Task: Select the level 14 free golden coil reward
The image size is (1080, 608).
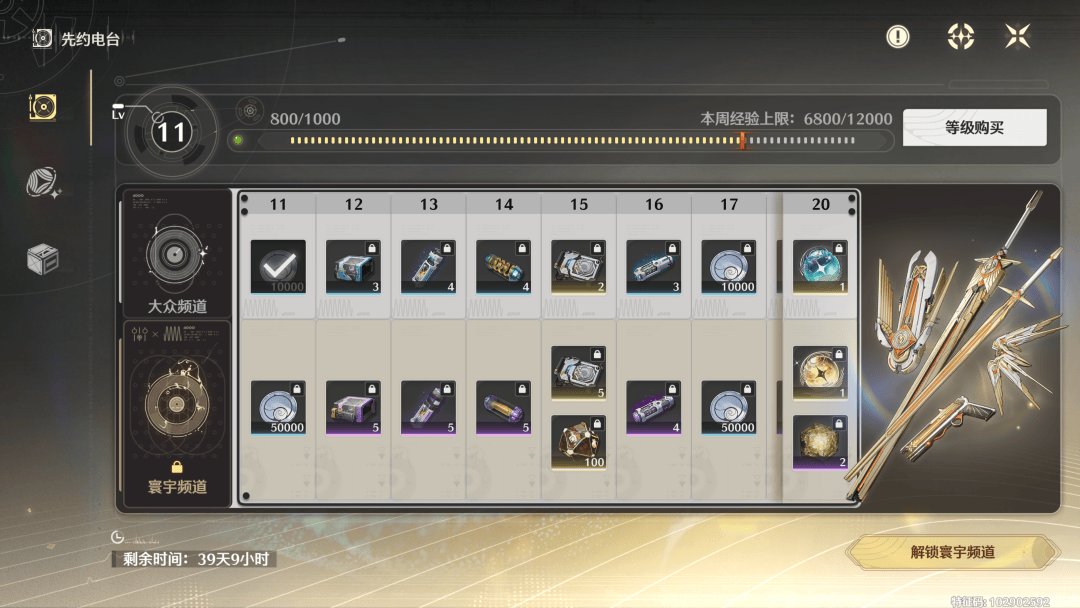Action: coord(503,267)
